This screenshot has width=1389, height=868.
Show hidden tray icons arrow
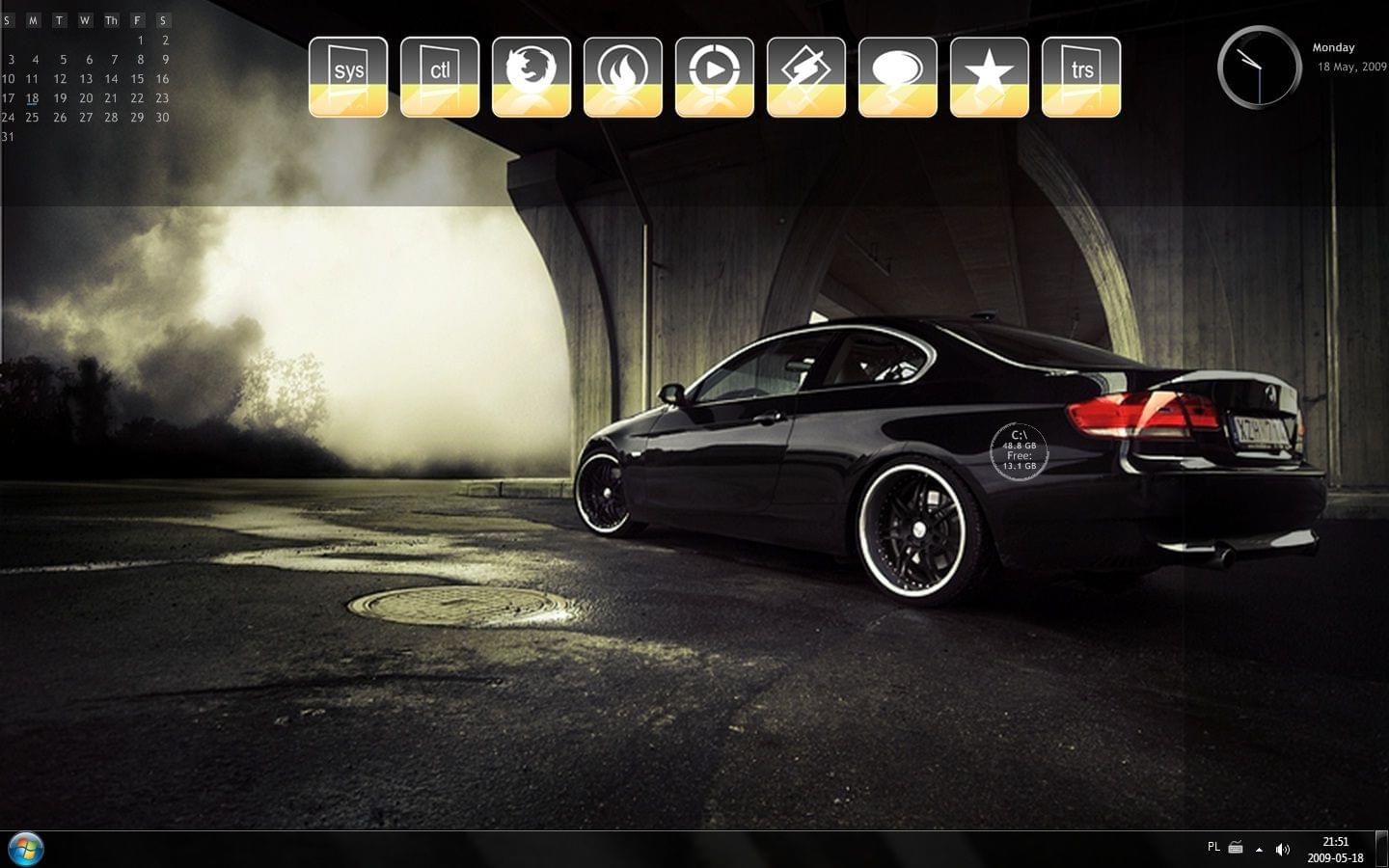1259,850
